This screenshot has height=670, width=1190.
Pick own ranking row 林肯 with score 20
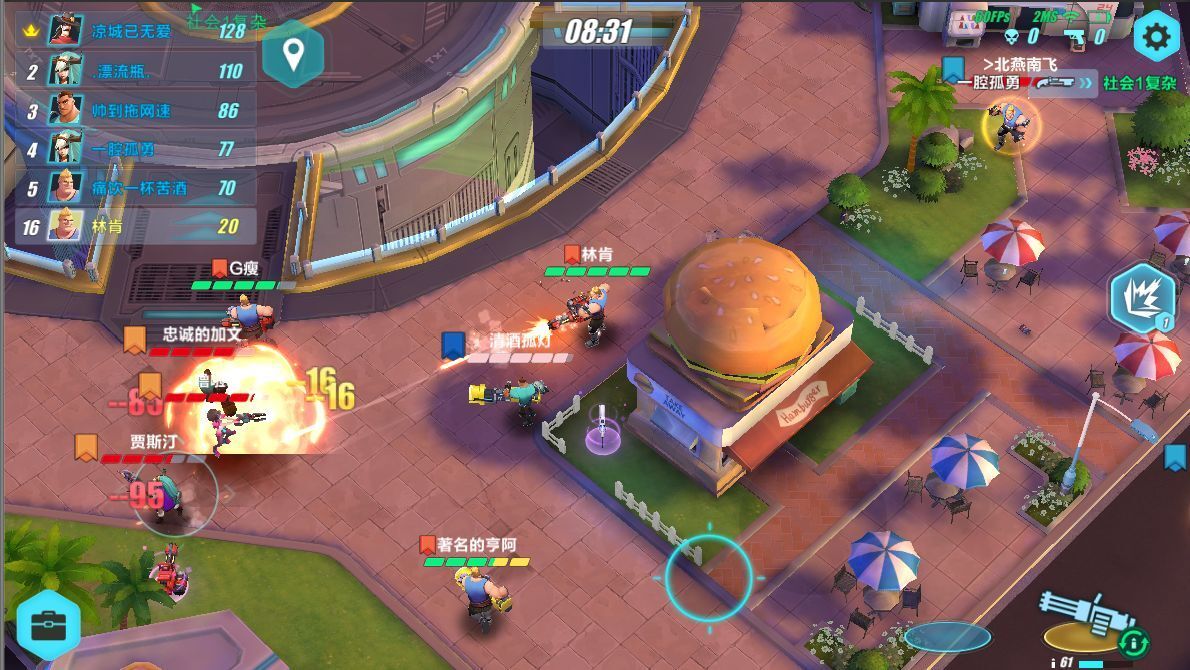pyautogui.click(x=135, y=227)
